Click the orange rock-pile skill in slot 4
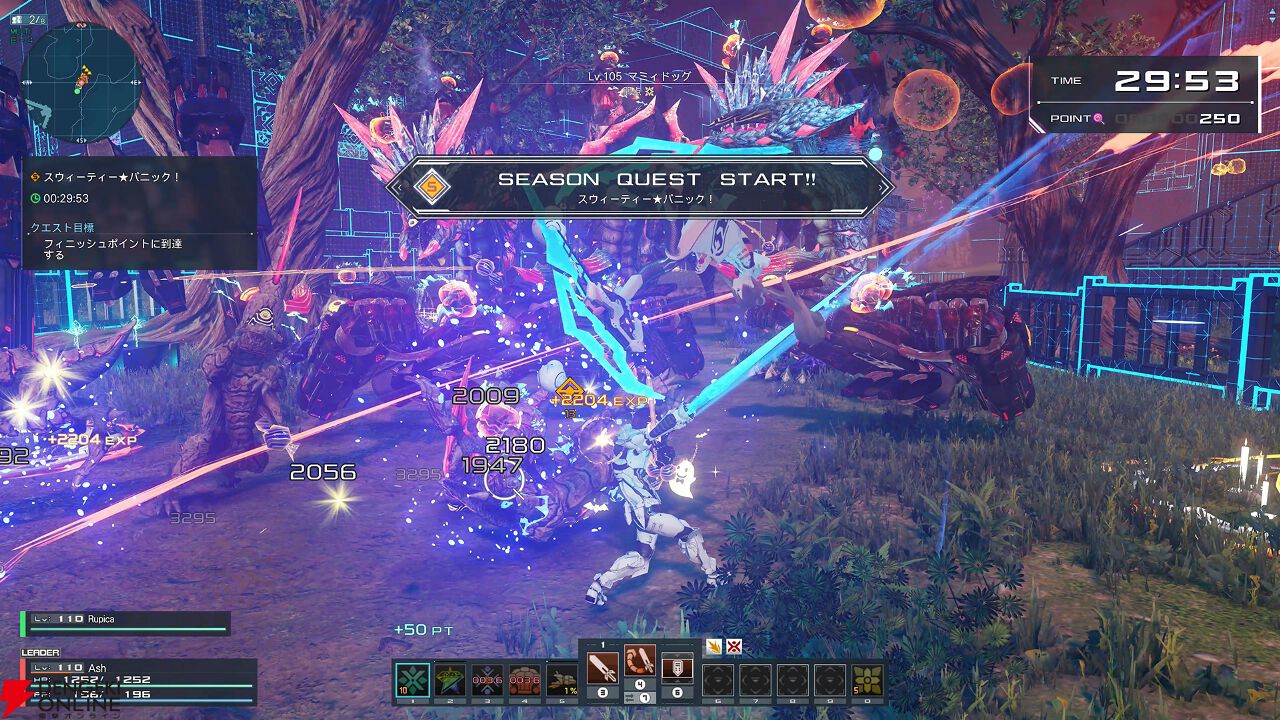The height and width of the screenshot is (720, 1280). [x=524, y=679]
